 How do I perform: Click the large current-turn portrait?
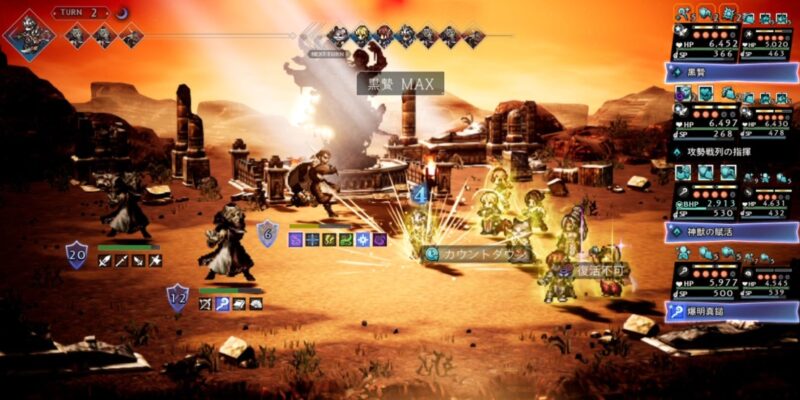tap(30, 35)
